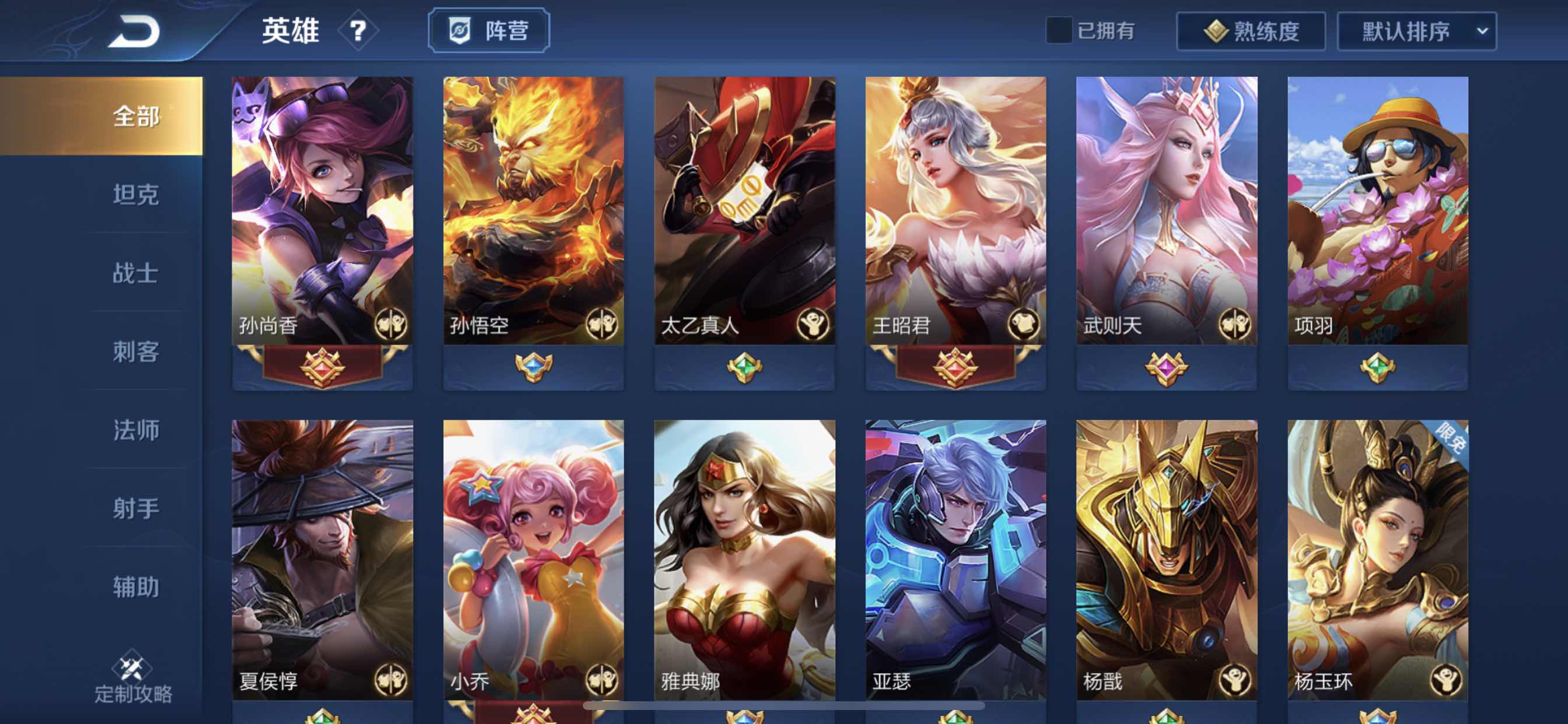Click the green gem badge under 项羽
The height and width of the screenshot is (724, 1568).
tap(1377, 367)
